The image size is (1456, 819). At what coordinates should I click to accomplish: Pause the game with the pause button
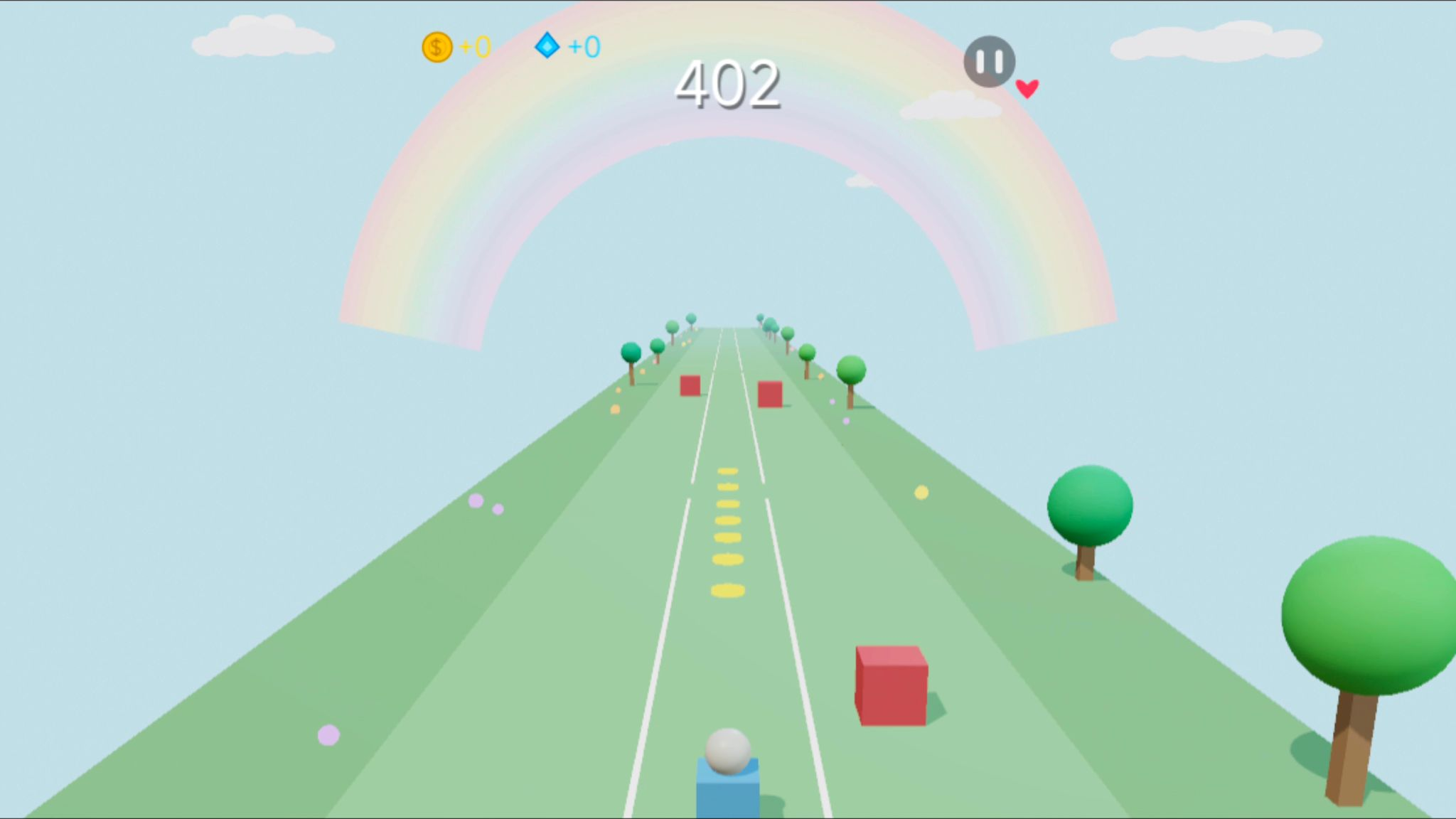988,62
